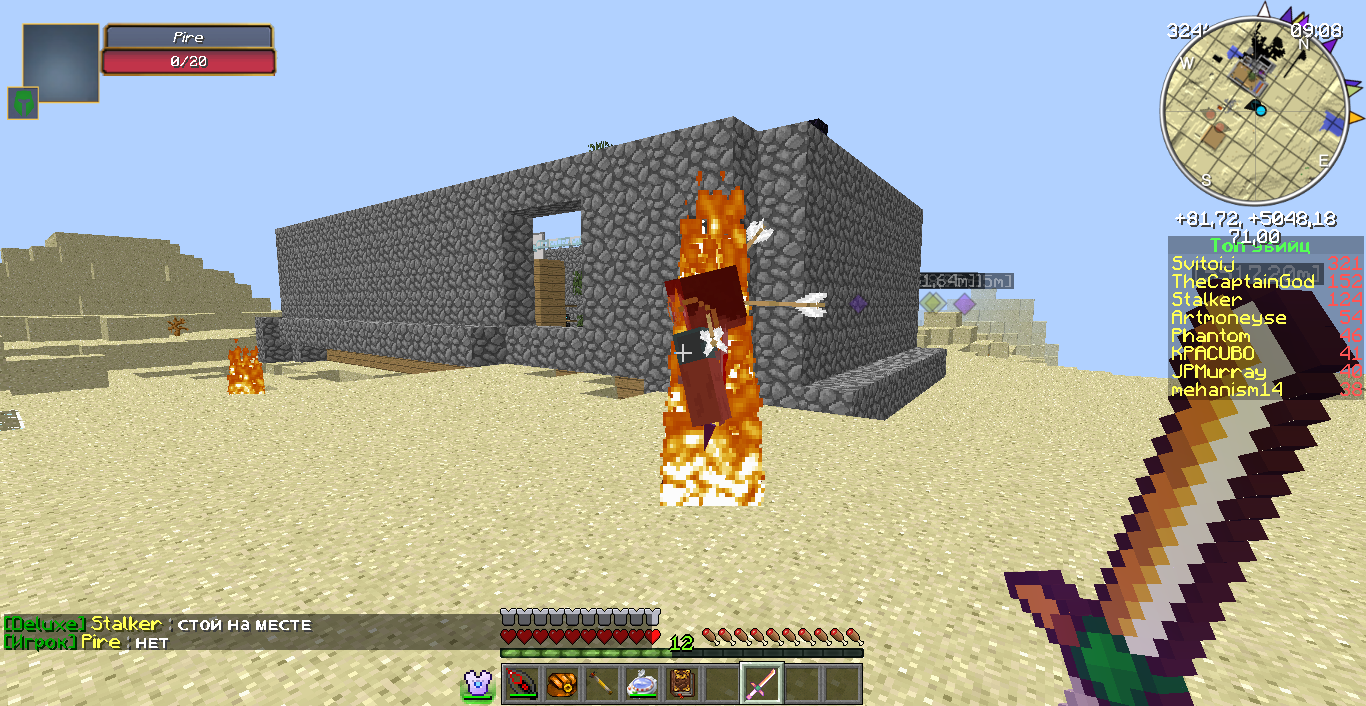1366x706 pixels.
Task: Choose the wooden wand hotbar slot
Action: [601, 684]
